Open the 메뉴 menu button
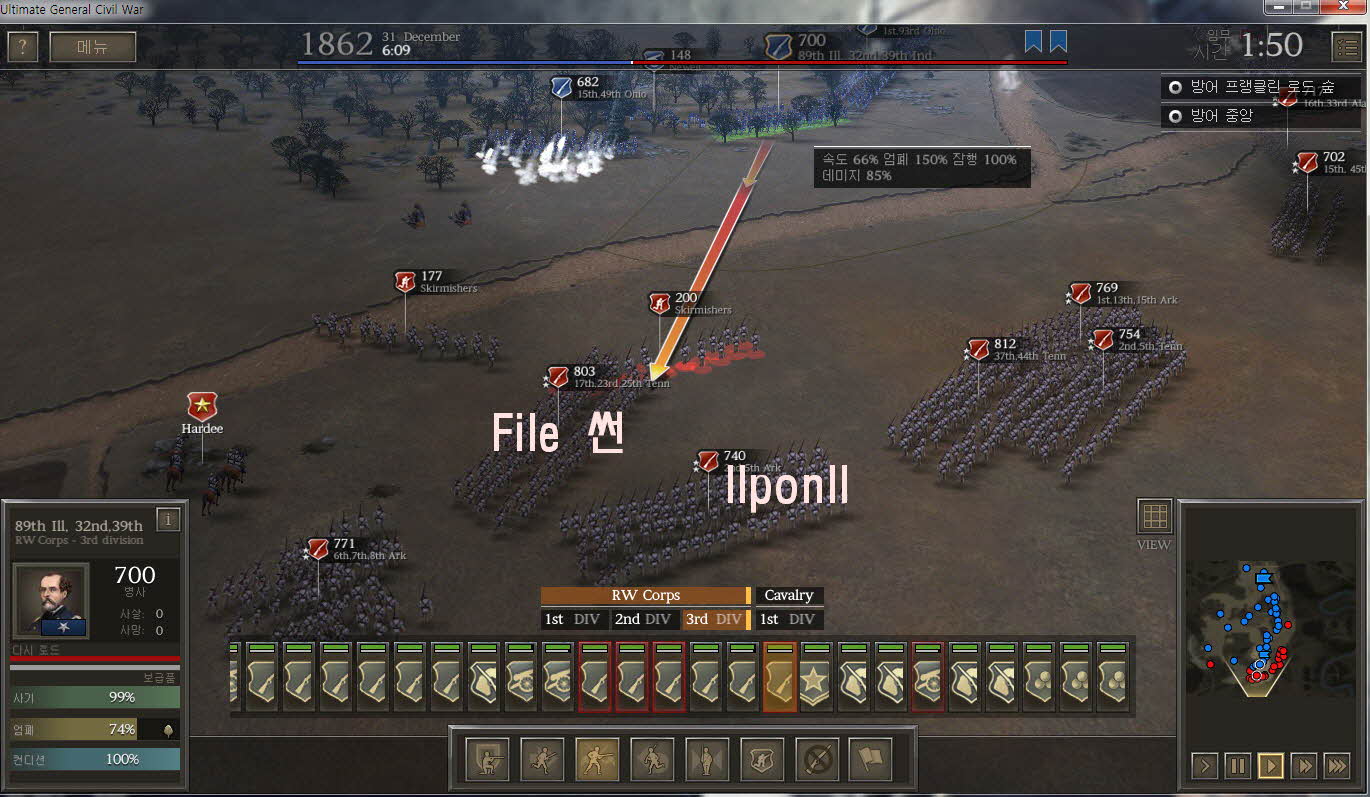The width and height of the screenshot is (1370, 797). 92,47
